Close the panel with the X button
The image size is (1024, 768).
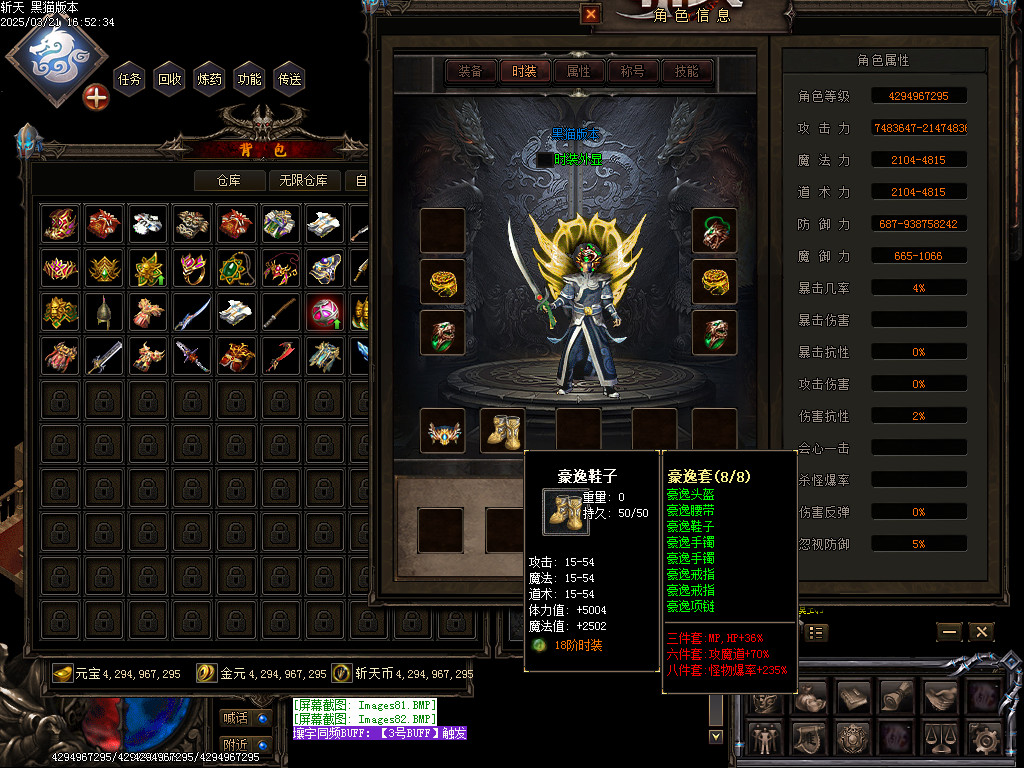click(x=981, y=632)
